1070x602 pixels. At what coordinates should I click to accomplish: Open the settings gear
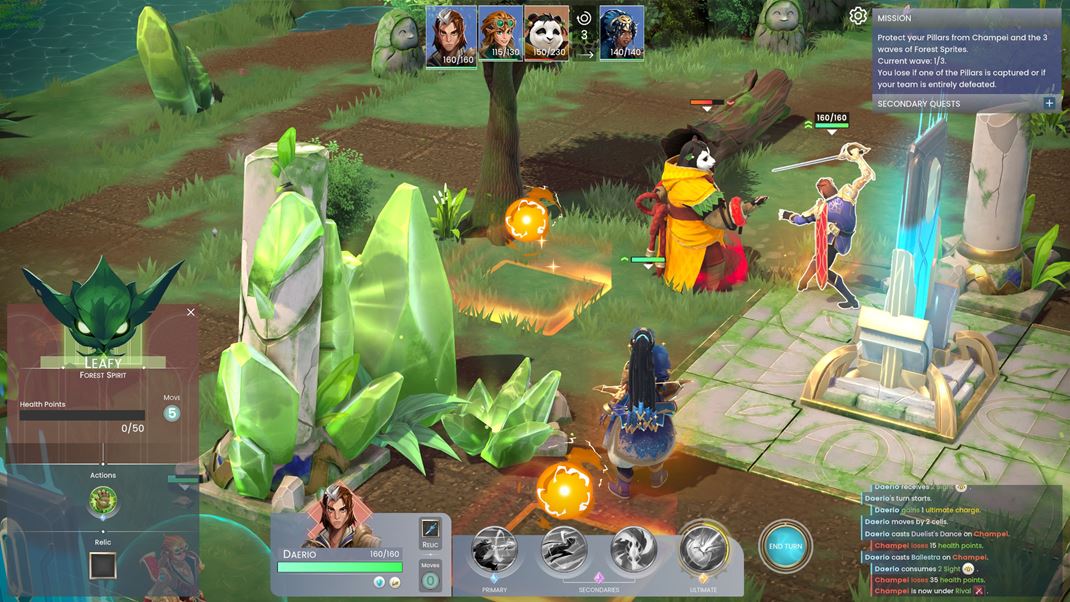(858, 16)
